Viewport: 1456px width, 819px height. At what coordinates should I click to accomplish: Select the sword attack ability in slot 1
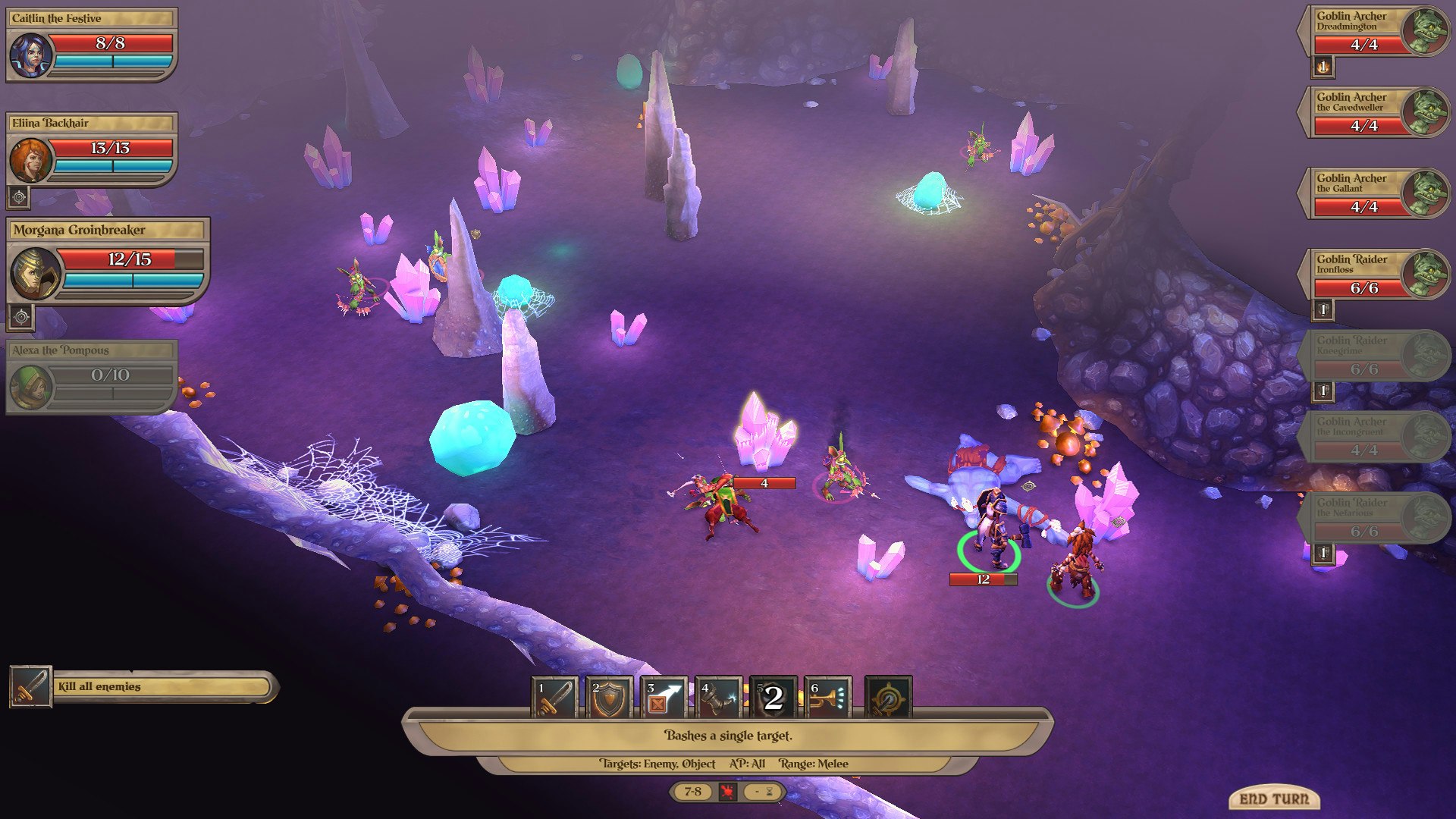click(x=554, y=698)
